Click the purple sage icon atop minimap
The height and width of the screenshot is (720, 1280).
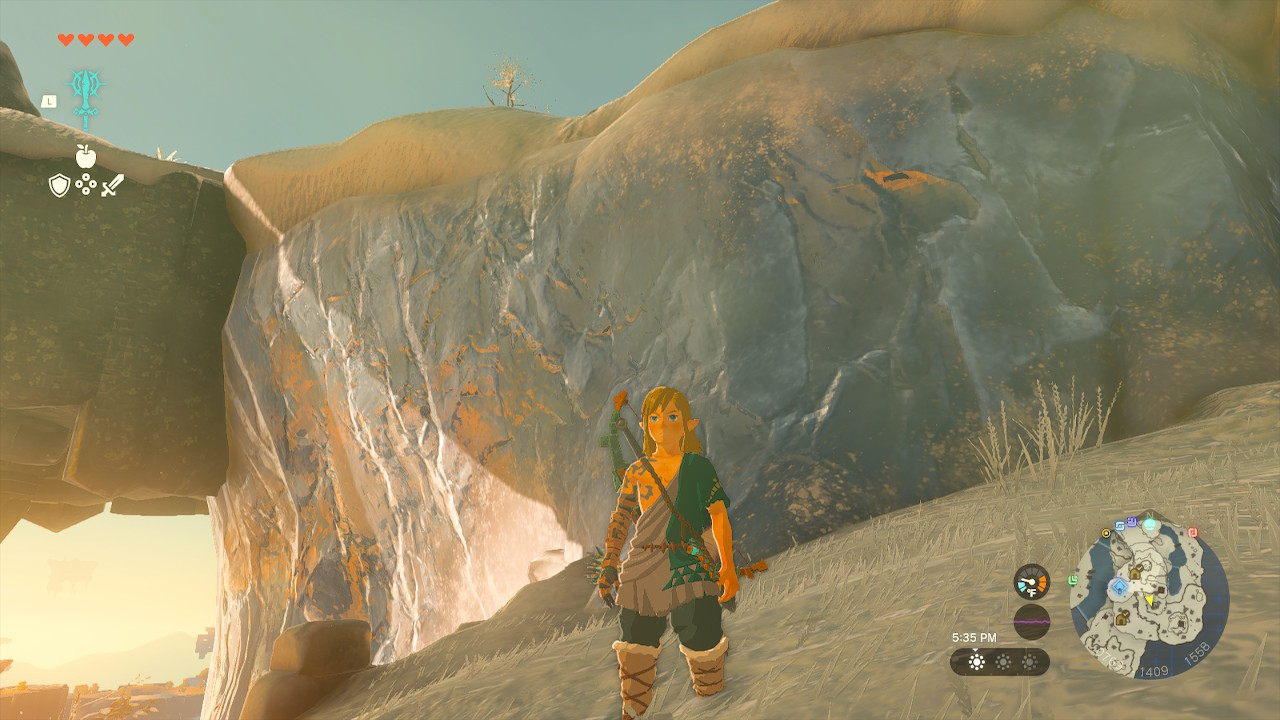[1131, 524]
